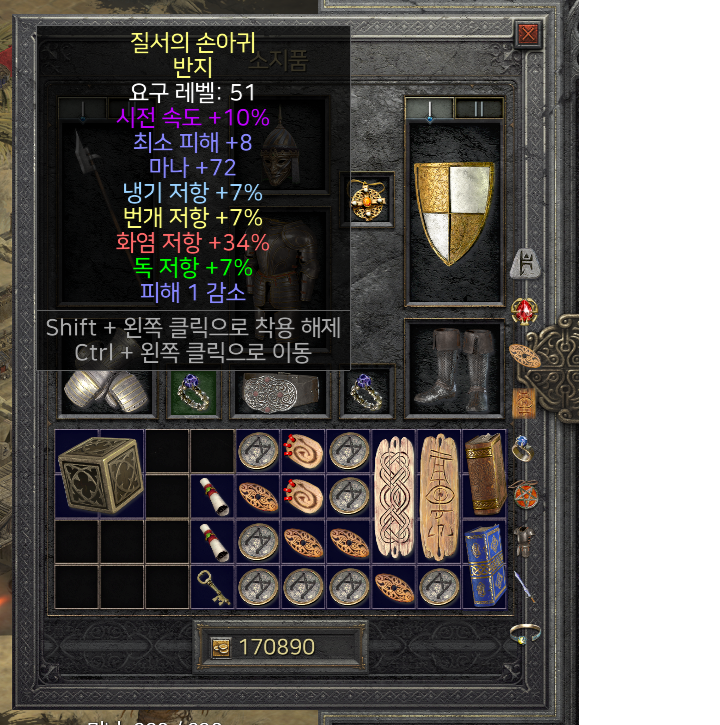Viewport: 720px width, 725px height.
Task: Select the equipped amulet slot
Action: coord(367,198)
